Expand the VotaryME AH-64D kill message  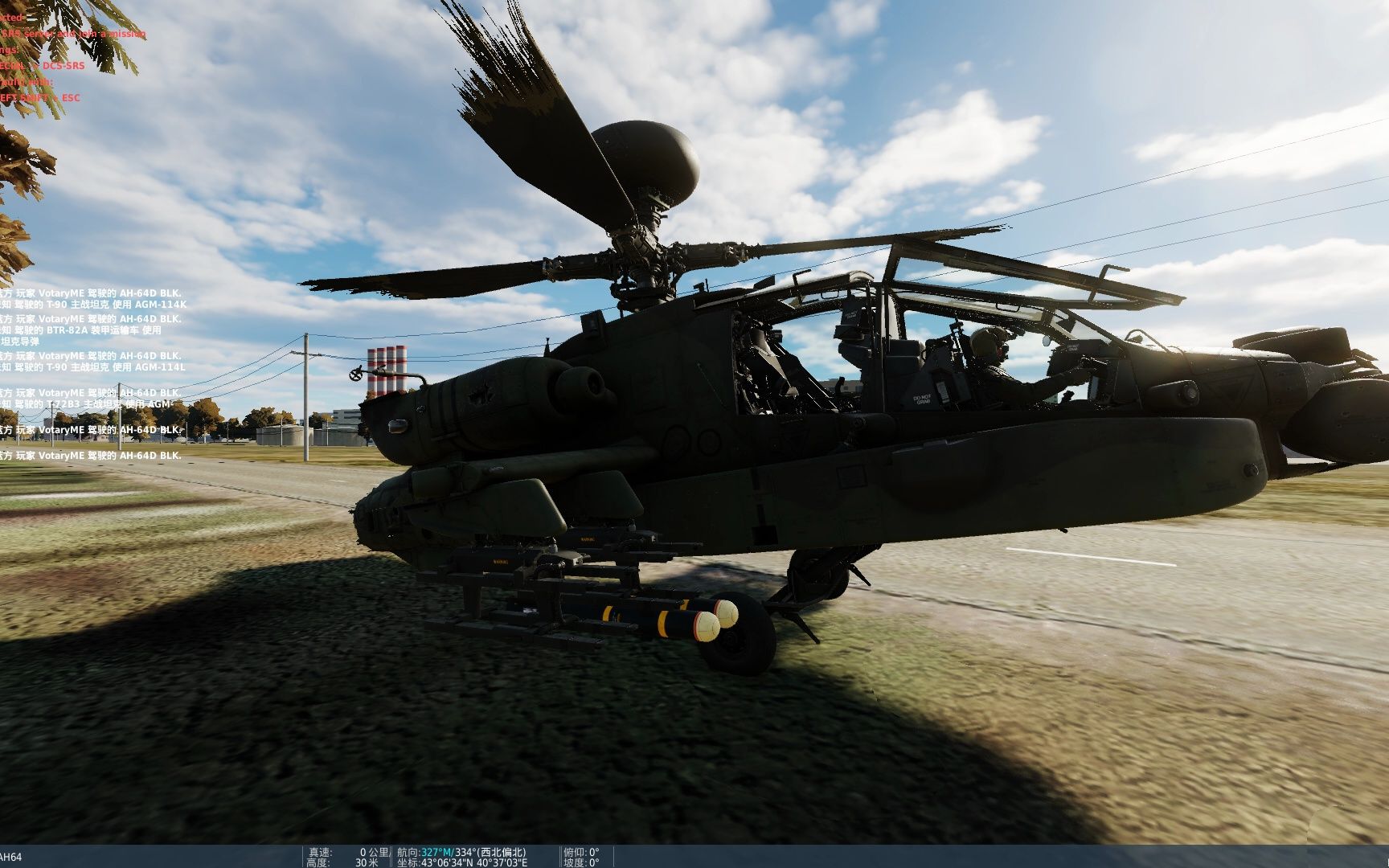click(x=92, y=293)
